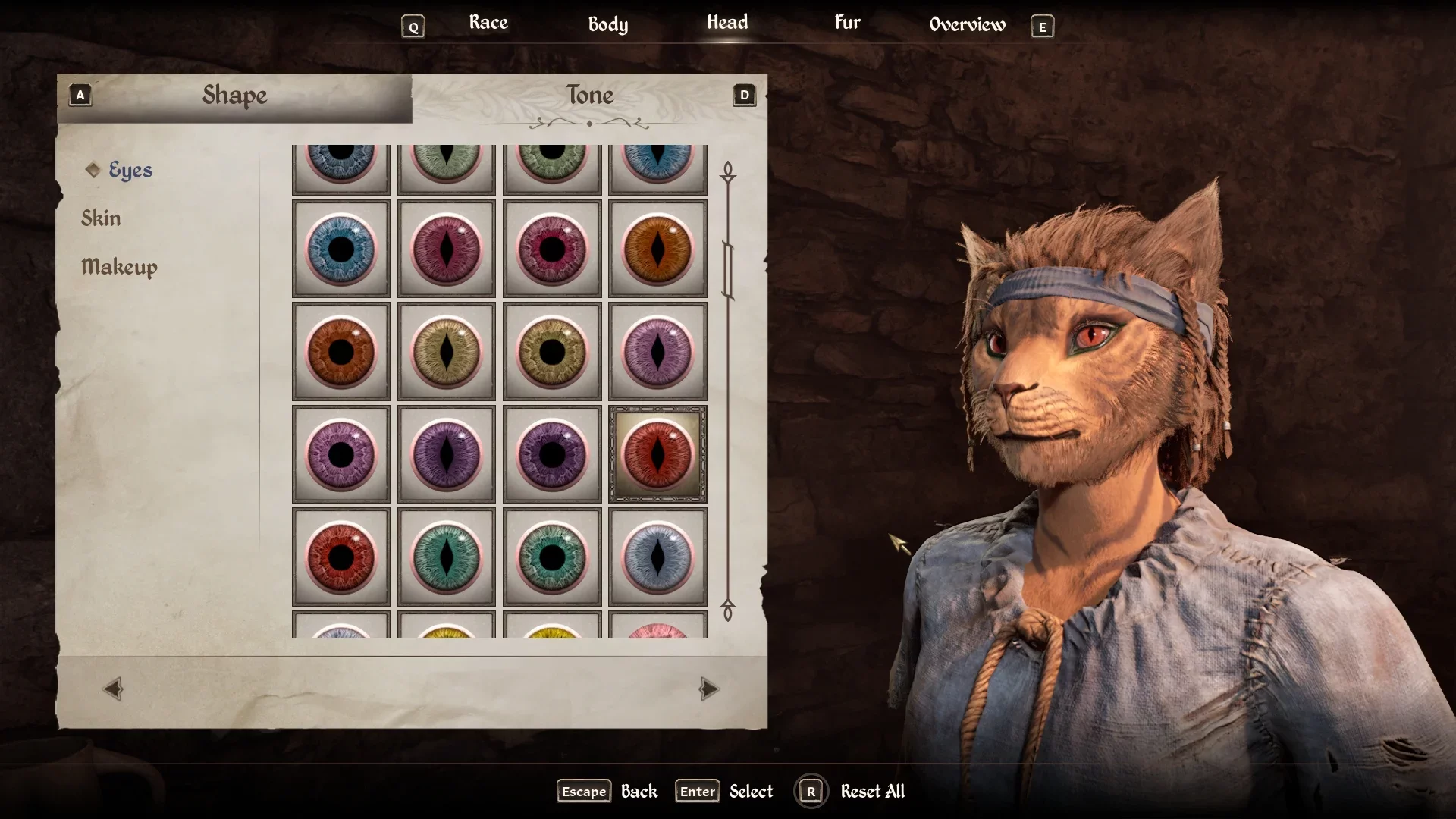Select the Eyes category
This screenshot has height=819, width=1456.
[130, 170]
